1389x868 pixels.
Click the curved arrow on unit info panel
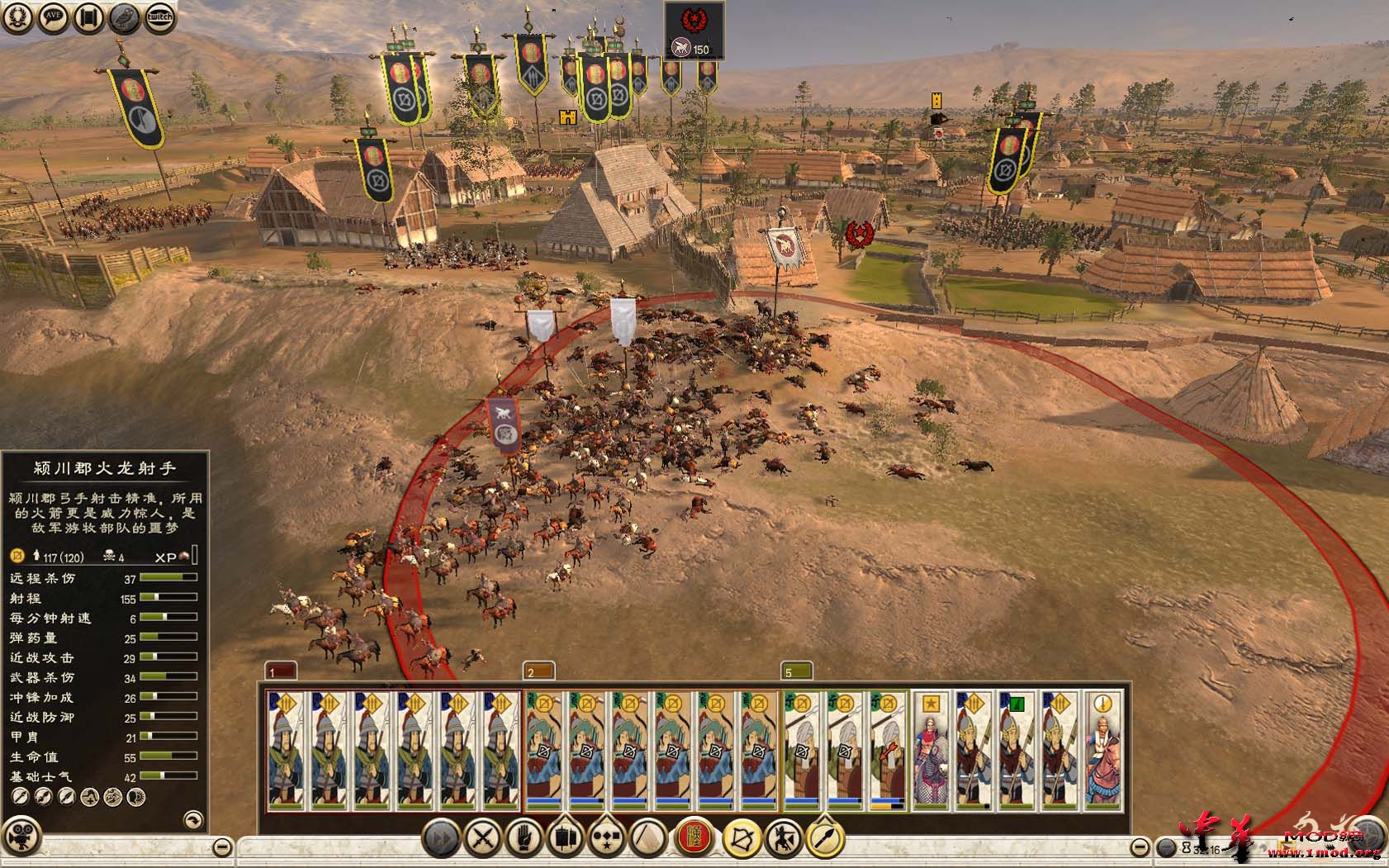pyautogui.click(x=192, y=819)
